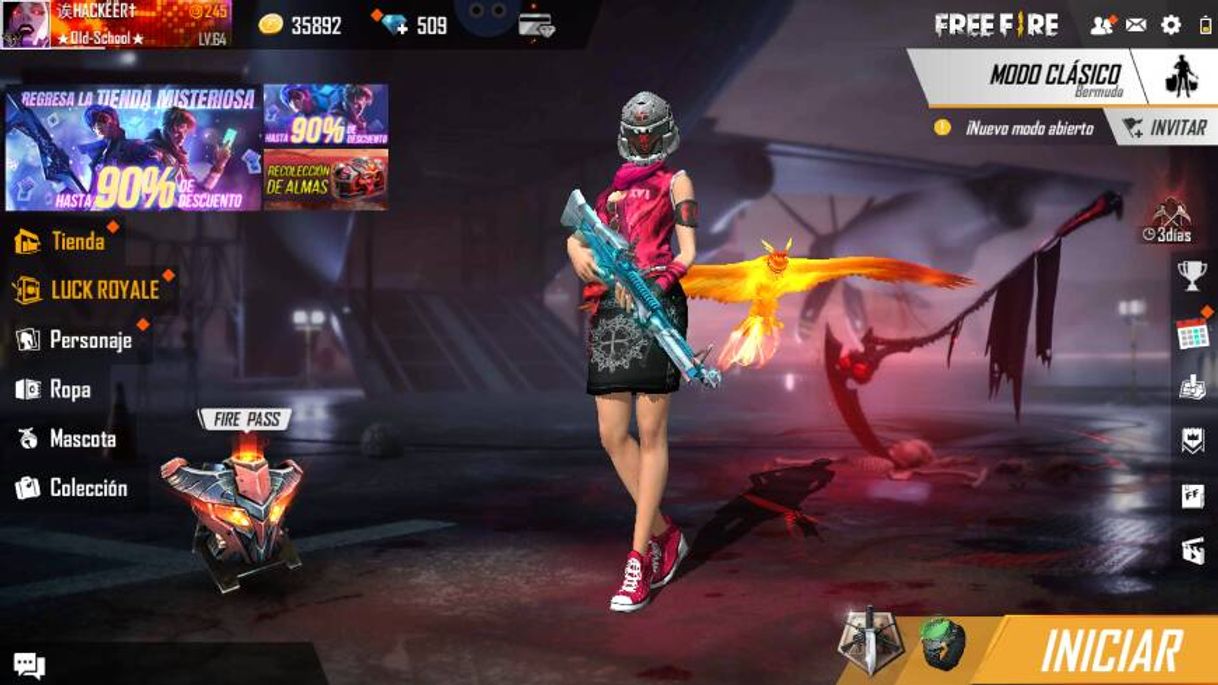Screen dimensions: 1218x685
Task: View the Tienda Misteriosa 90% banner
Action: click(132, 148)
